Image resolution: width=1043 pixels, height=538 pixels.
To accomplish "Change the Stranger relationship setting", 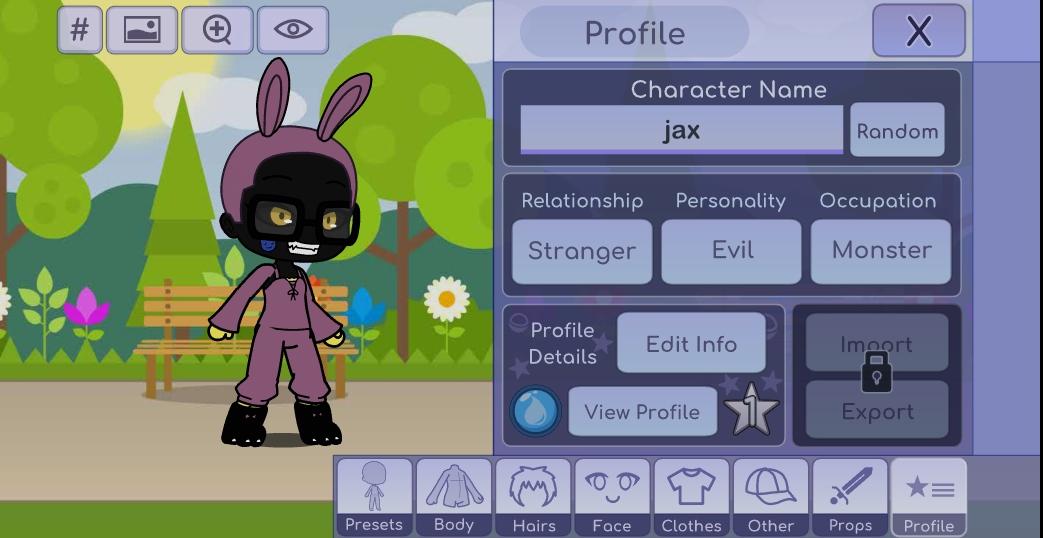I will pos(581,250).
